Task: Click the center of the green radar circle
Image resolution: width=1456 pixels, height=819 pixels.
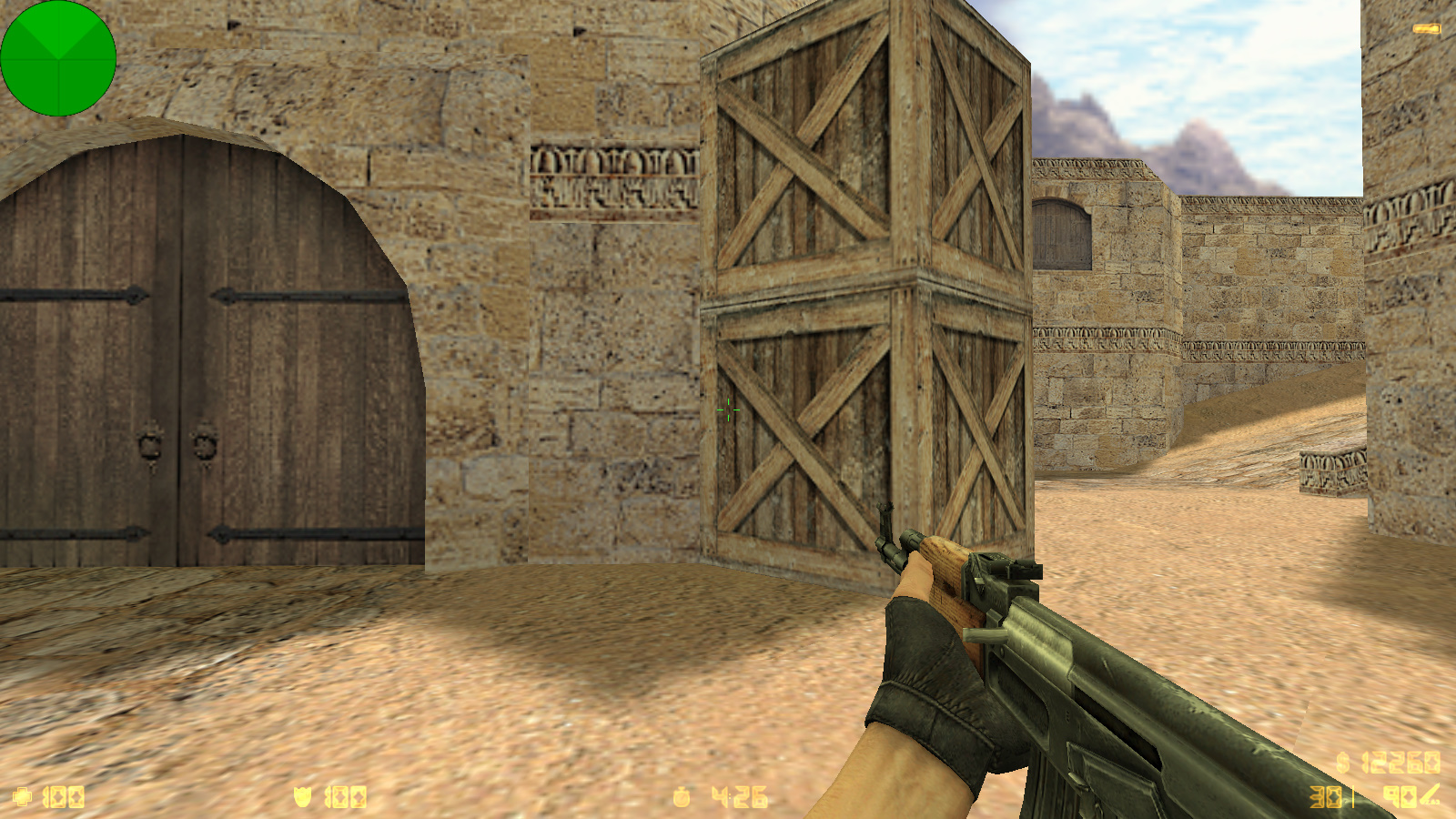Action: pos(58,58)
